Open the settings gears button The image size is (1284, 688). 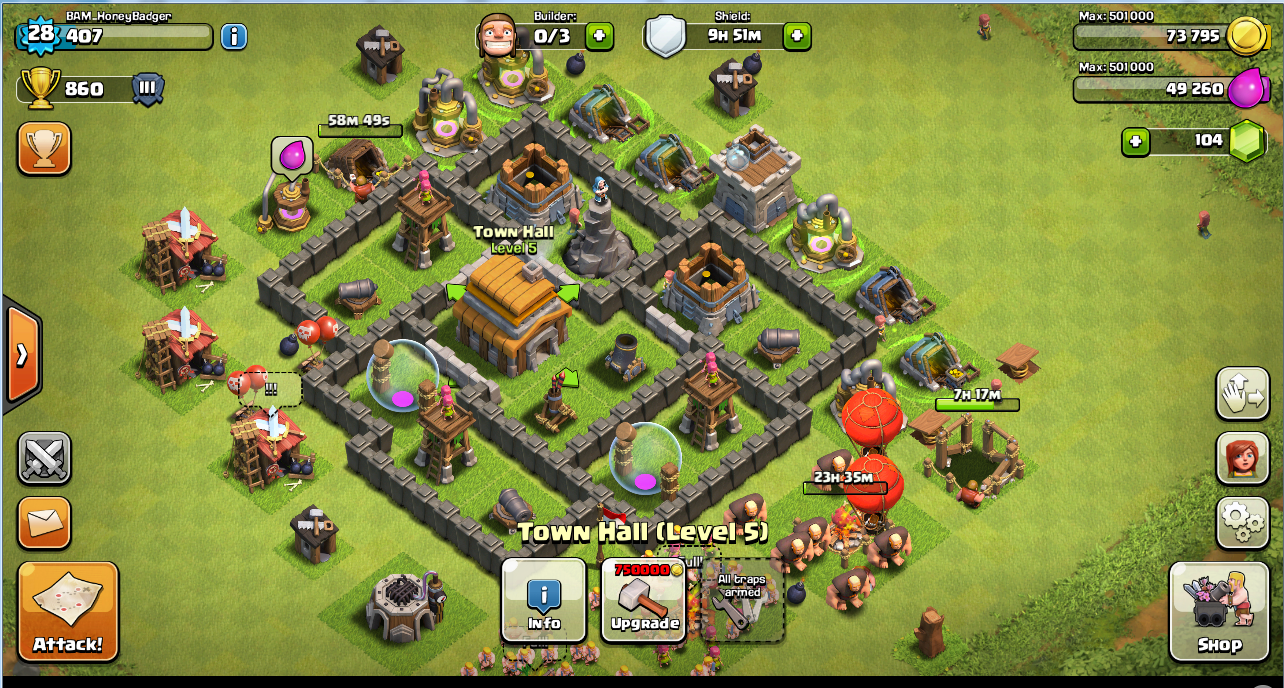pyautogui.click(x=1242, y=522)
